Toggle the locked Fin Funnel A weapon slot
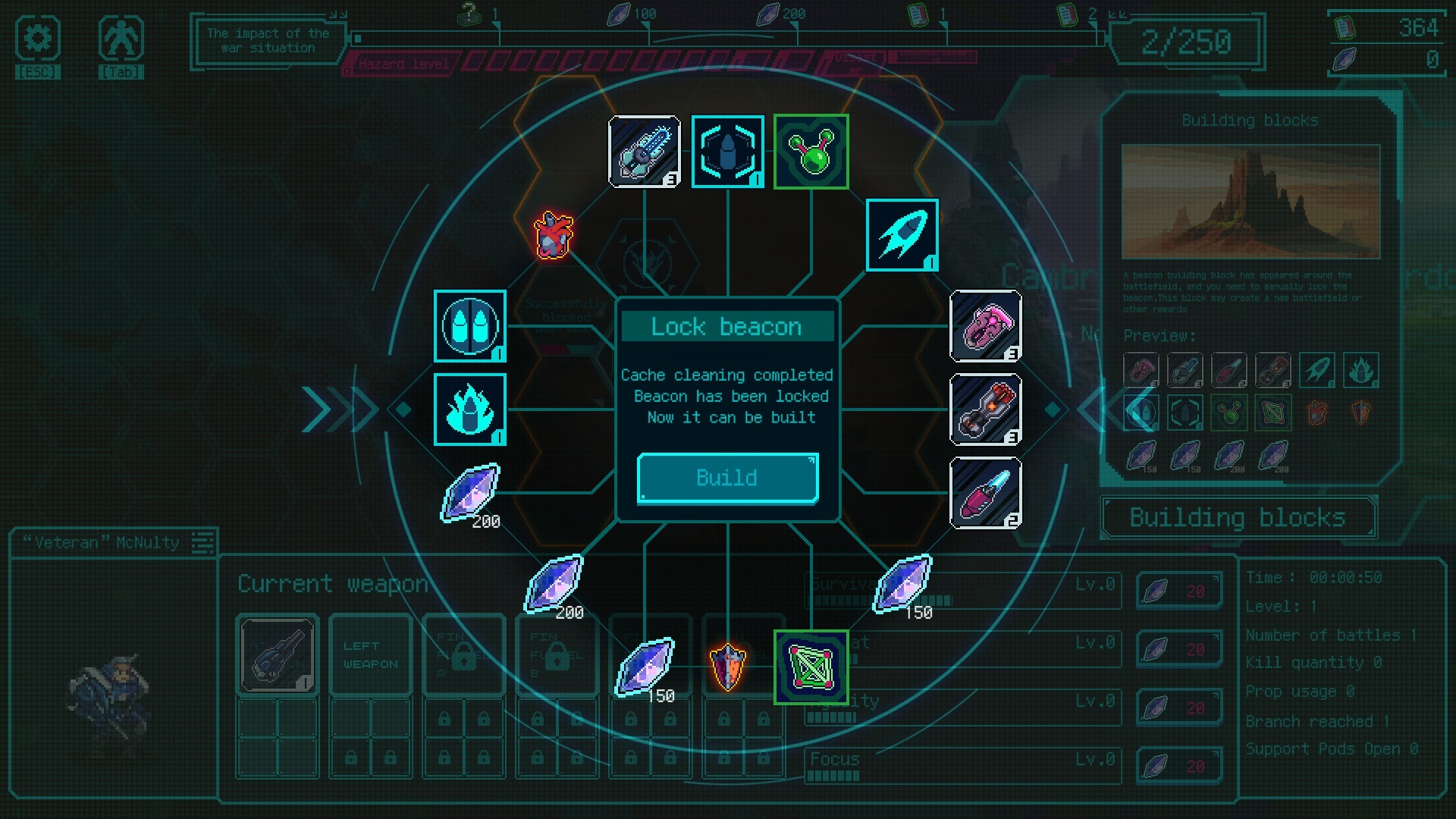This screenshot has height=819, width=1456. pyautogui.click(x=463, y=654)
